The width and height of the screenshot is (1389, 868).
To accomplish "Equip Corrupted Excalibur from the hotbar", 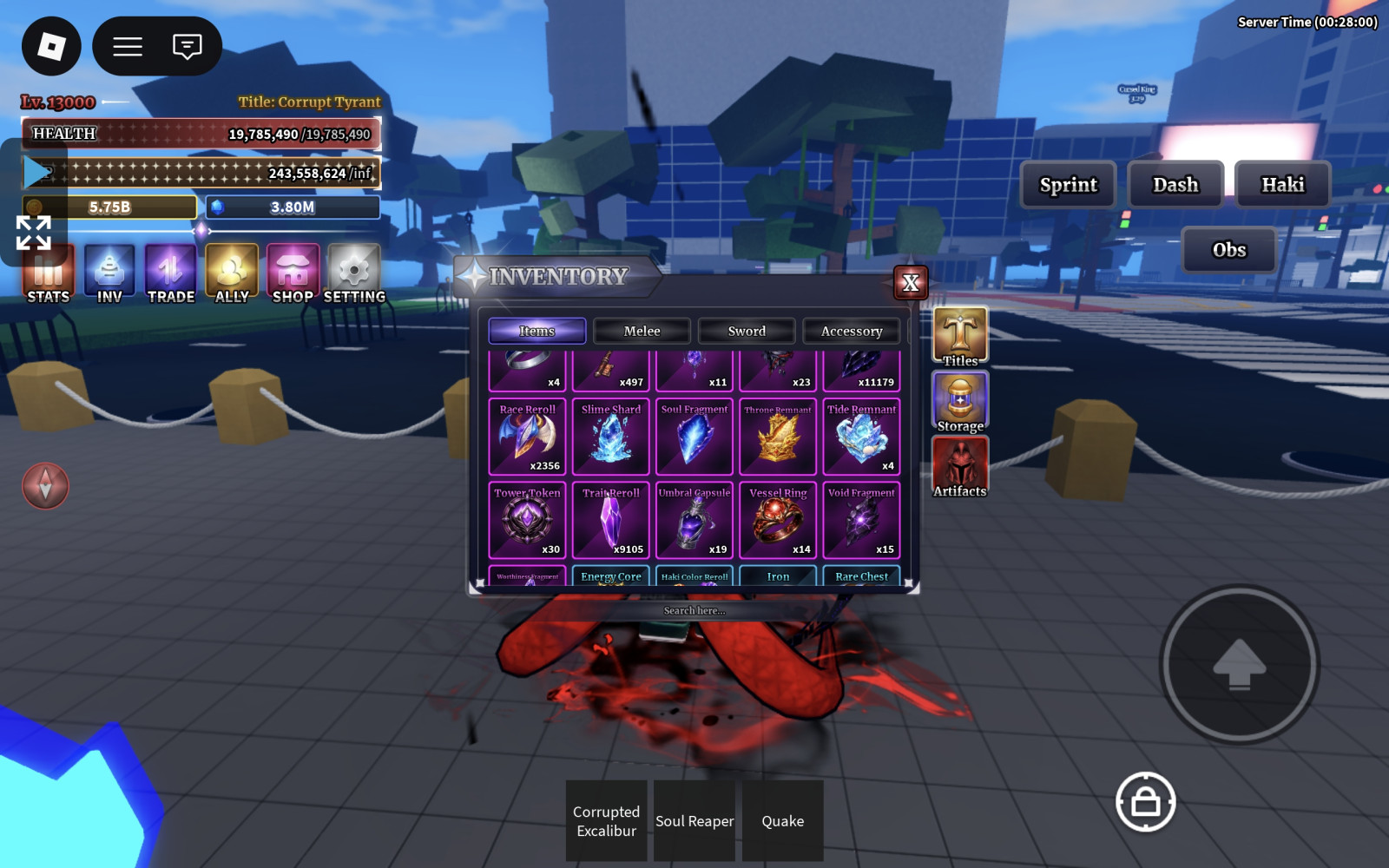I will pos(607,821).
